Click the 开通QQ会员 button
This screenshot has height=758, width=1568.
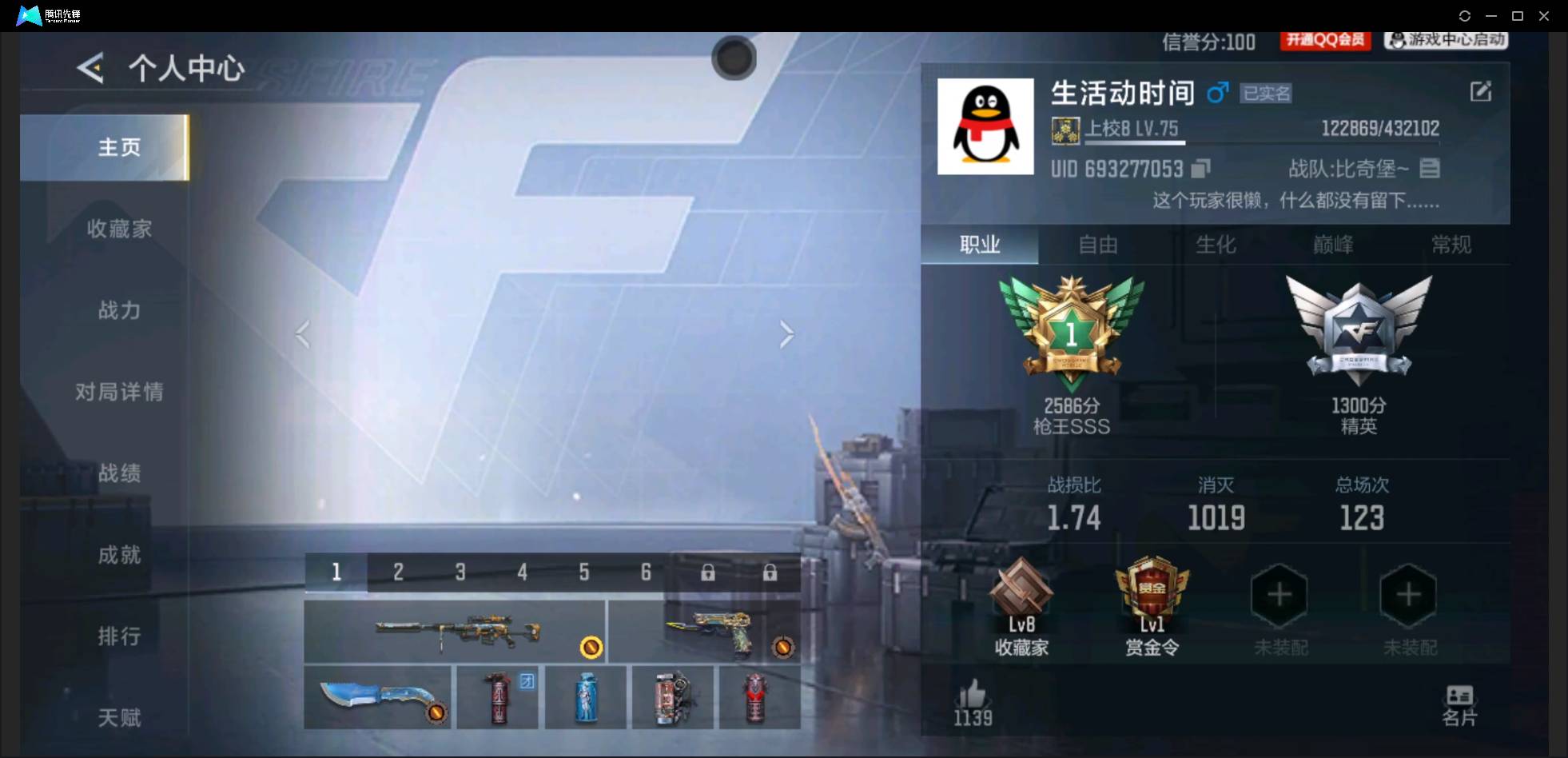tap(1324, 41)
